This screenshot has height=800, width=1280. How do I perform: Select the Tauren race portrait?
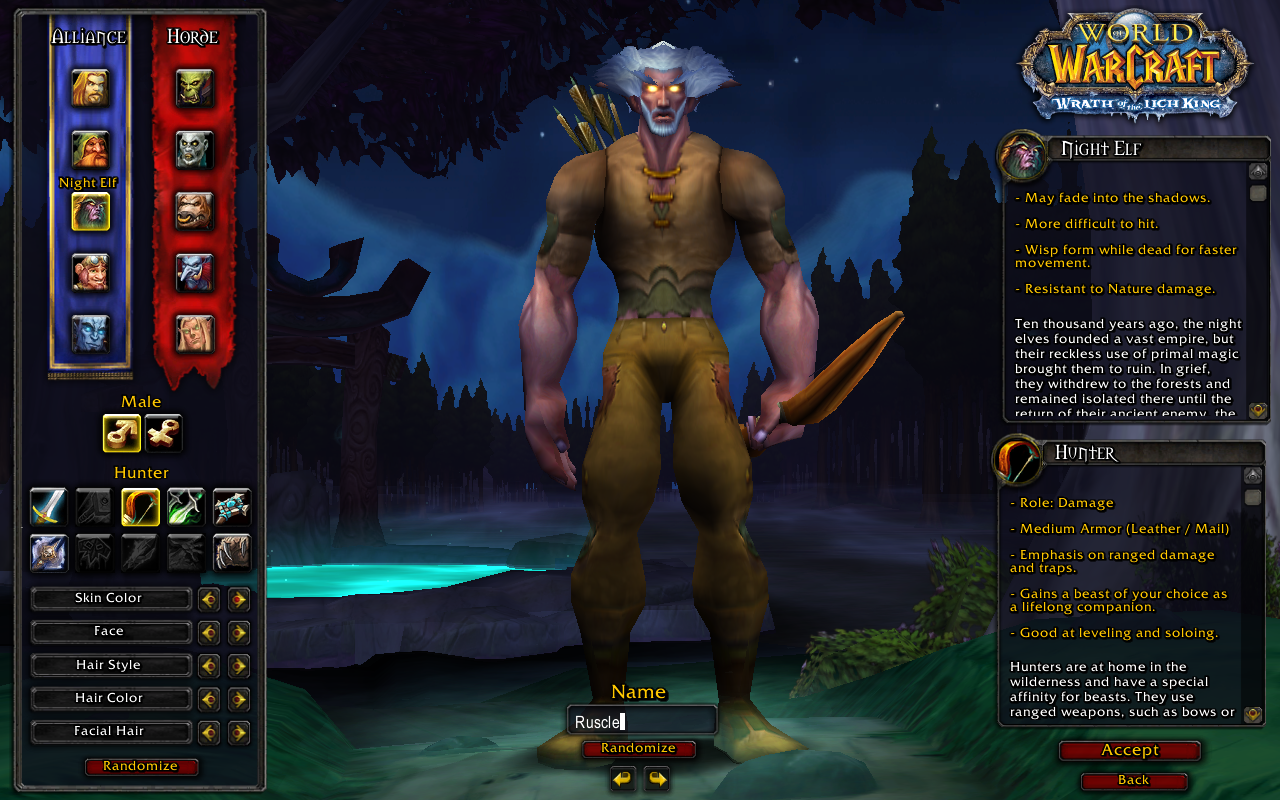195,211
